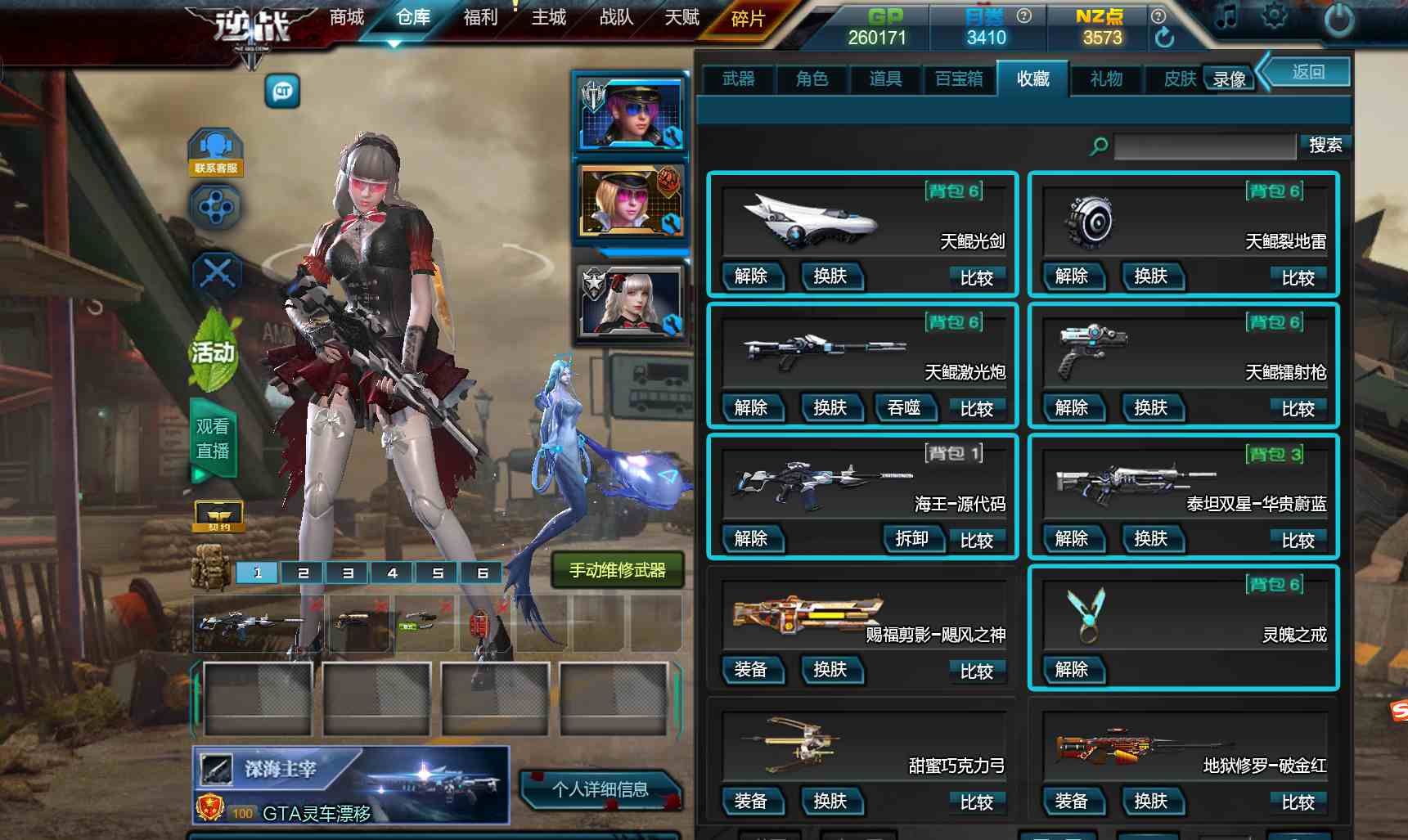Change skin for 天鲲裂地雷
The width and height of the screenshot is (1408, 840).
pyautogui.click(x=1150, y=276)
